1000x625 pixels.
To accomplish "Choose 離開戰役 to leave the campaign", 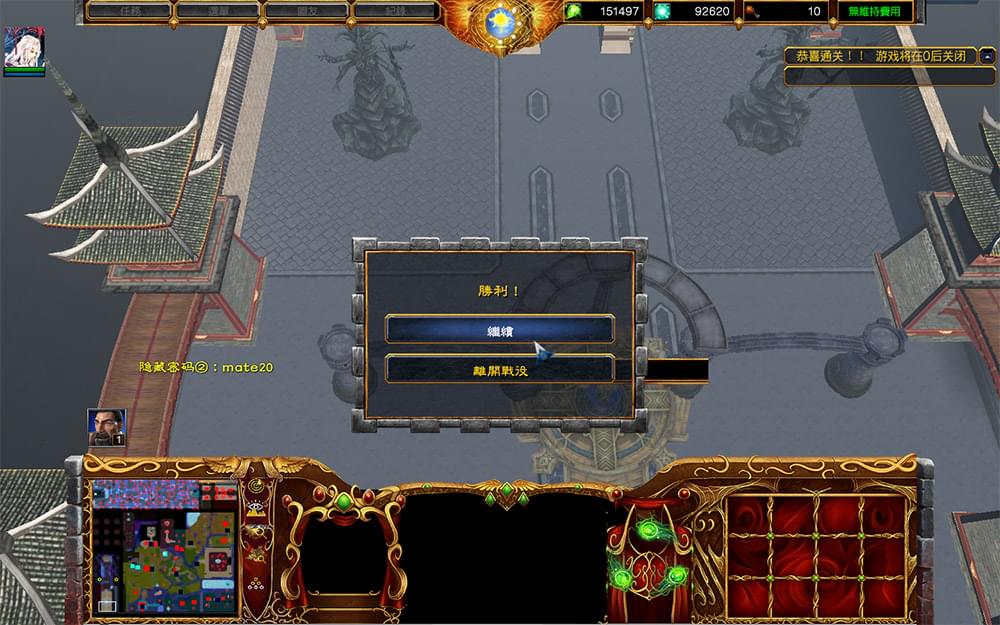I will click(500, 369).
